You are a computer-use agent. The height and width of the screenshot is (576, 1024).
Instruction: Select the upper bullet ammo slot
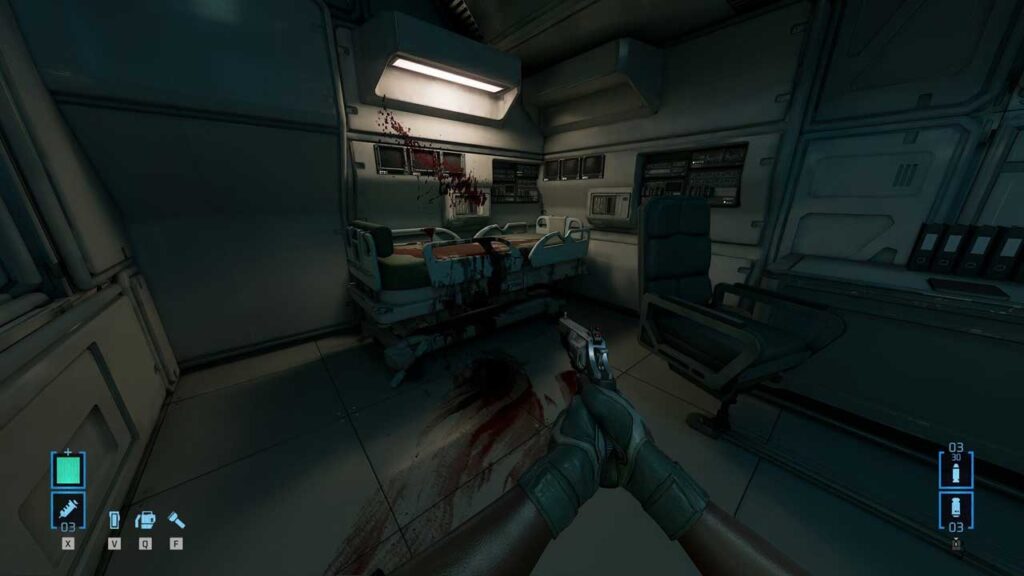coord(956,470)
